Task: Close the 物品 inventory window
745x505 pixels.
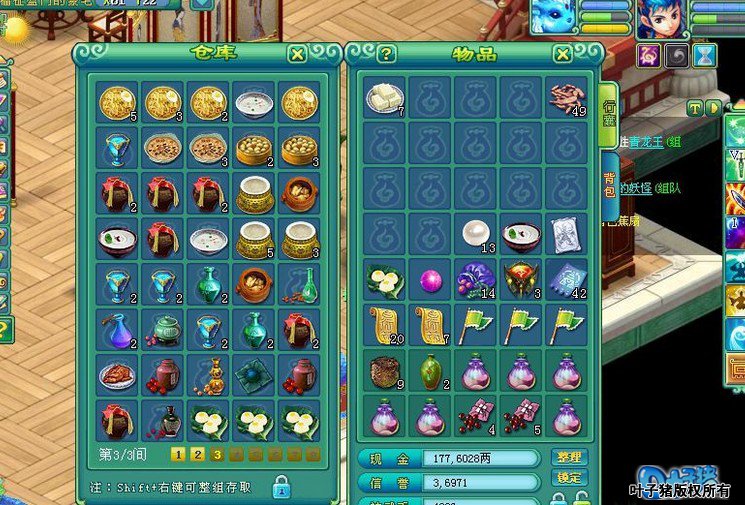Action: (x=563, y=54)
